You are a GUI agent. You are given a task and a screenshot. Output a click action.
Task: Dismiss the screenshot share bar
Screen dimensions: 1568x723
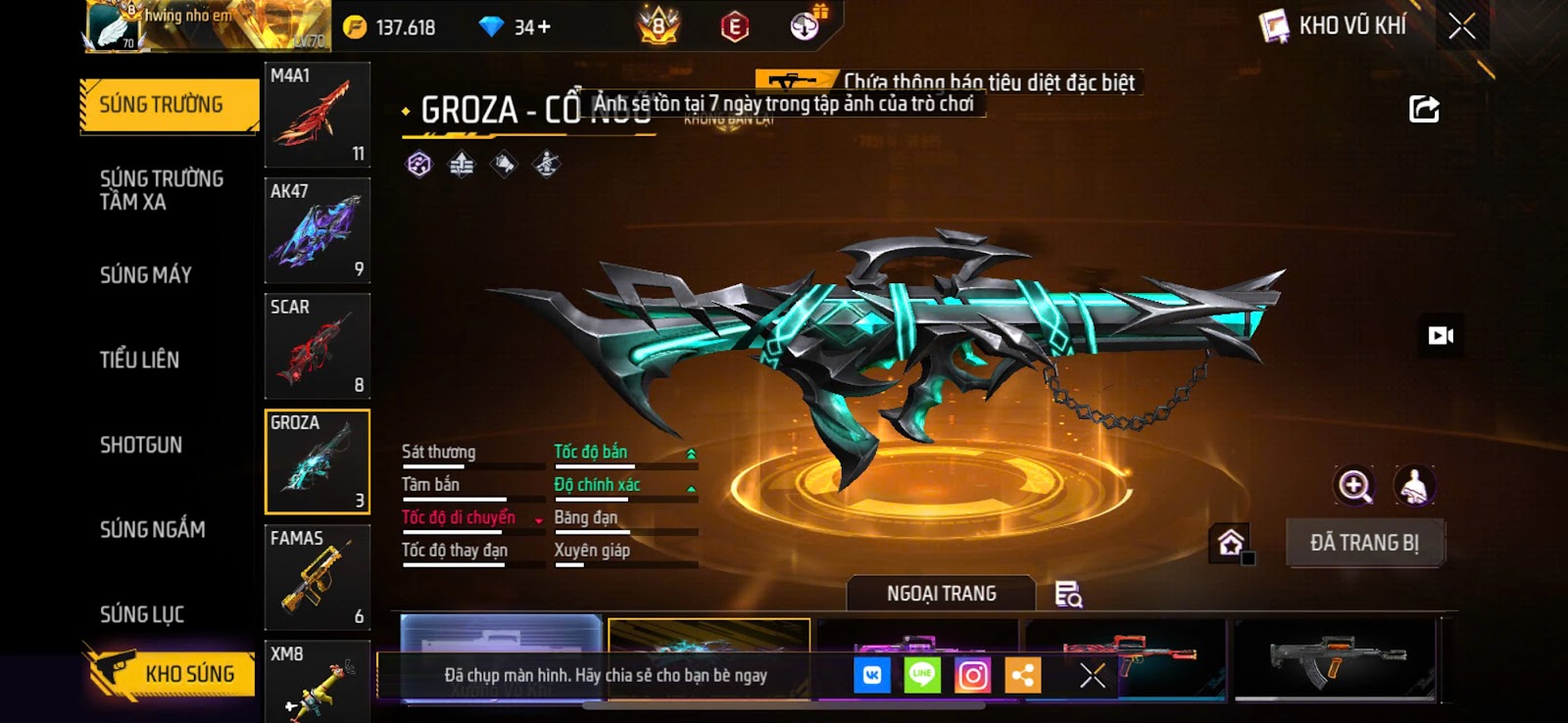click(x=1092, y=675)
